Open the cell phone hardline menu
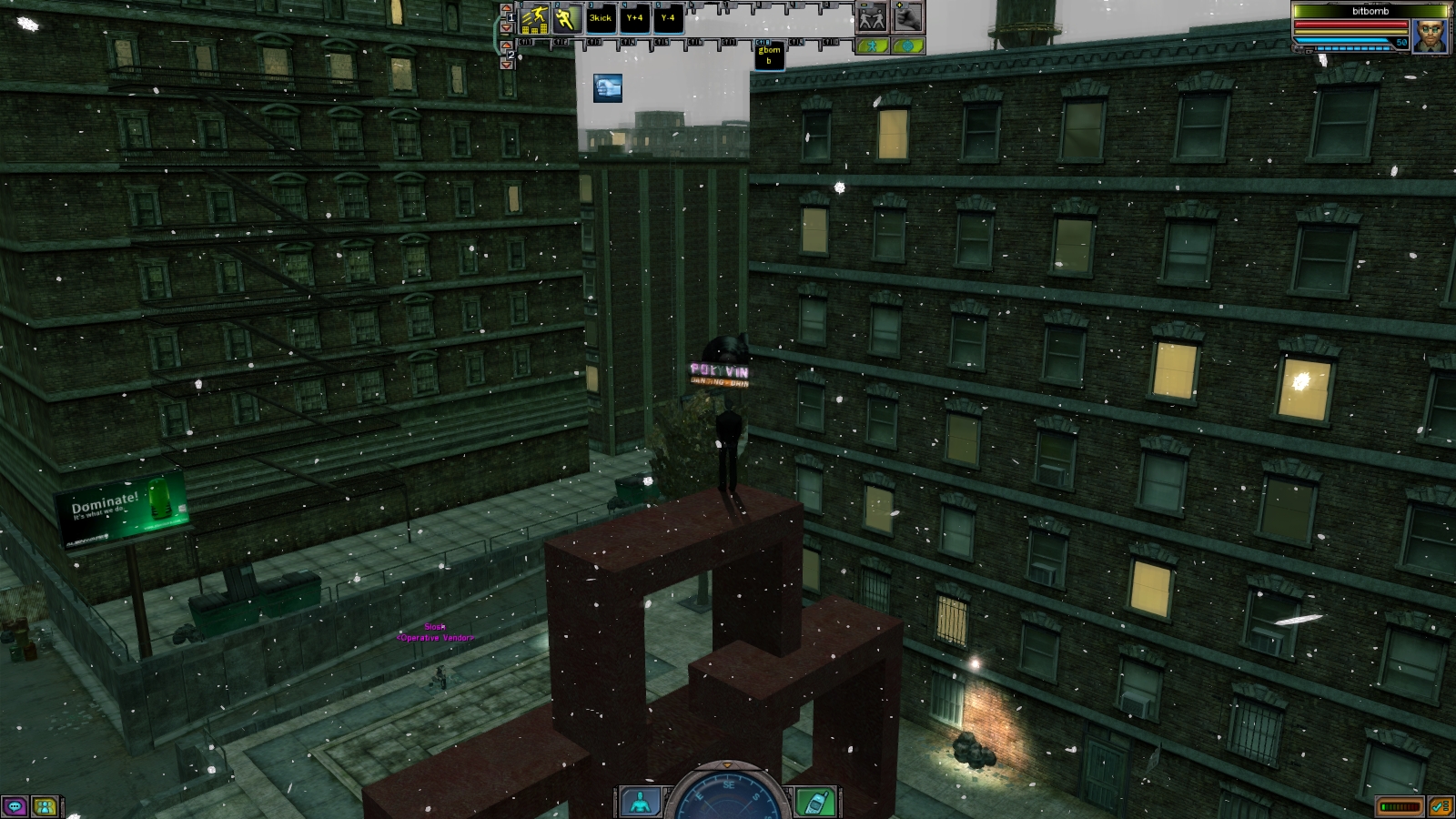This screenshot has width=1456, height=819. click(814, 802)
